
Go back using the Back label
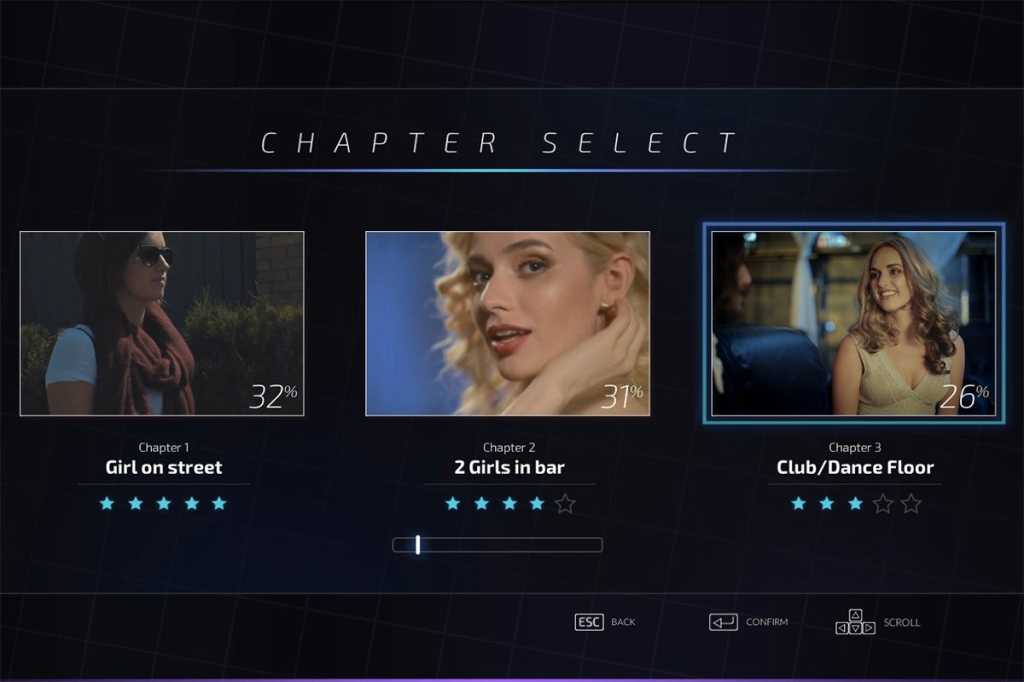pyautogui.click(x=622, y=622)
